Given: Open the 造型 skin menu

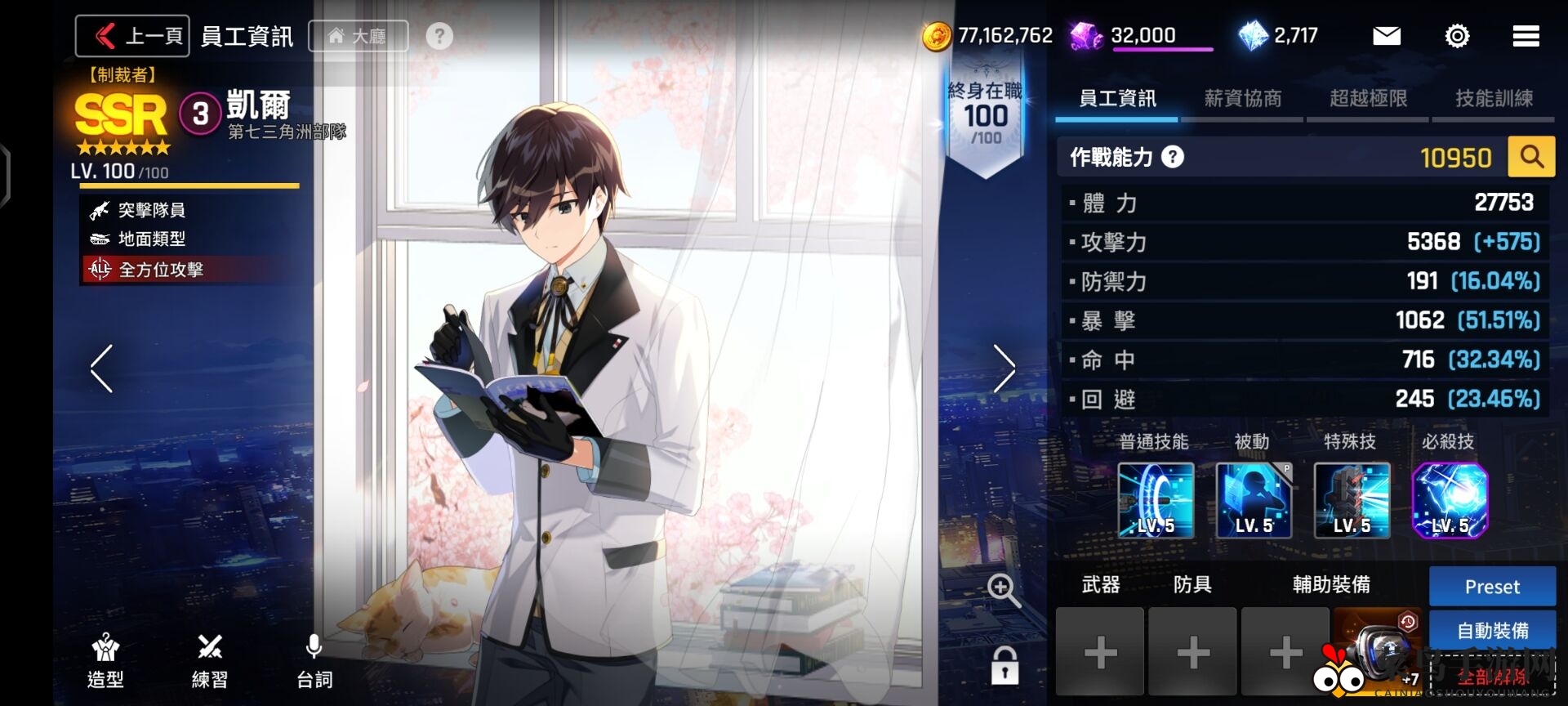Looking at the screenshot, I should pyautogui.click(x=105, y=661).
